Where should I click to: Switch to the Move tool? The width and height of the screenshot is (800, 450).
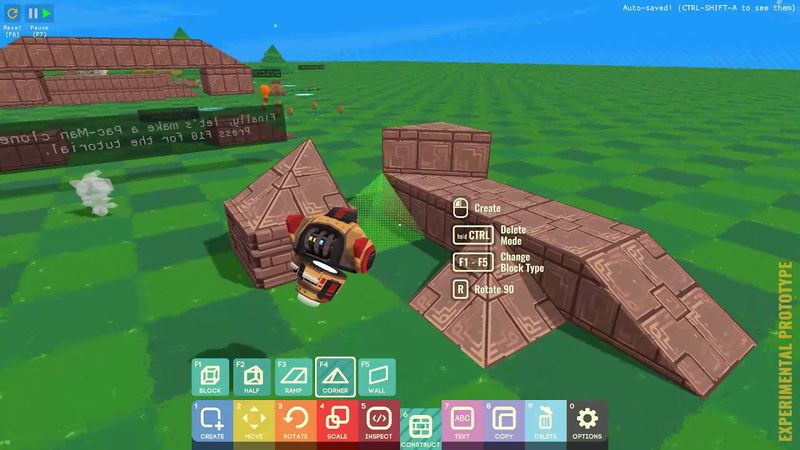pyautogui.click(x=254, y=422)
